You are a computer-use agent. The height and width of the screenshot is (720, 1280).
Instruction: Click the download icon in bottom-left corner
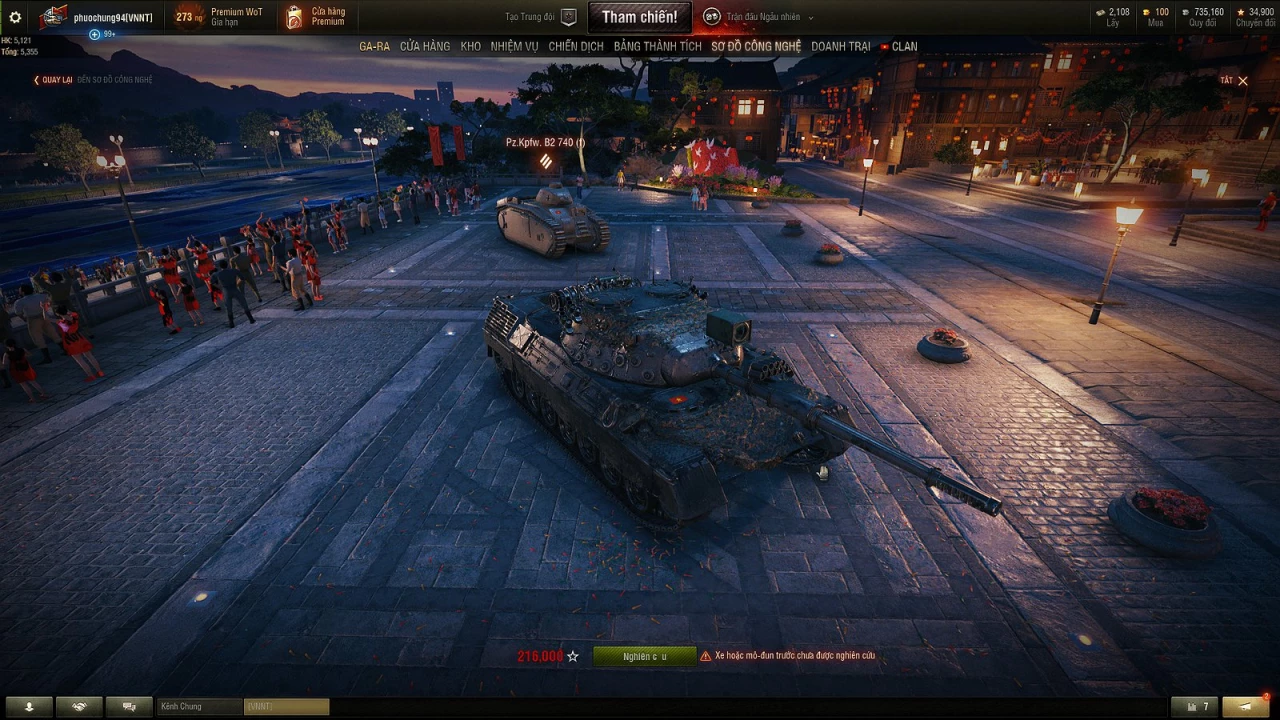click(29, 706)
